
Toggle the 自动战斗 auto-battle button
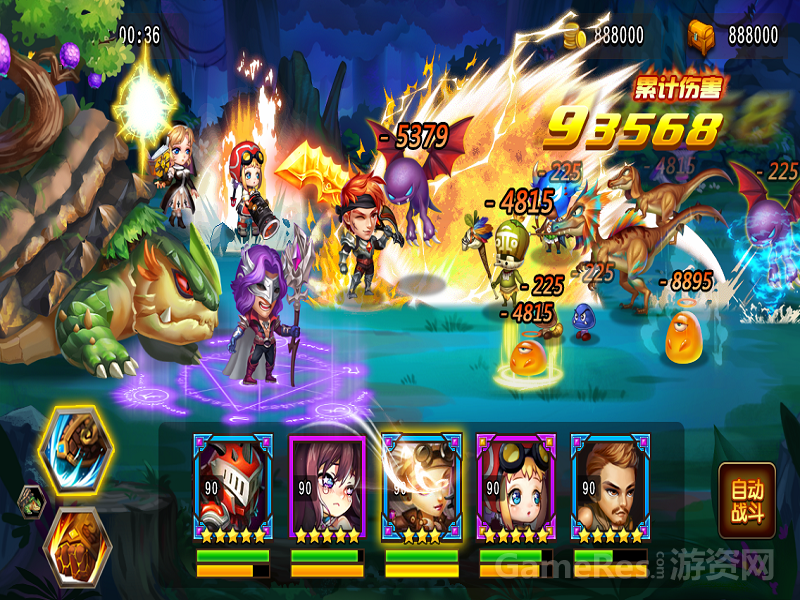coord(747,501)
